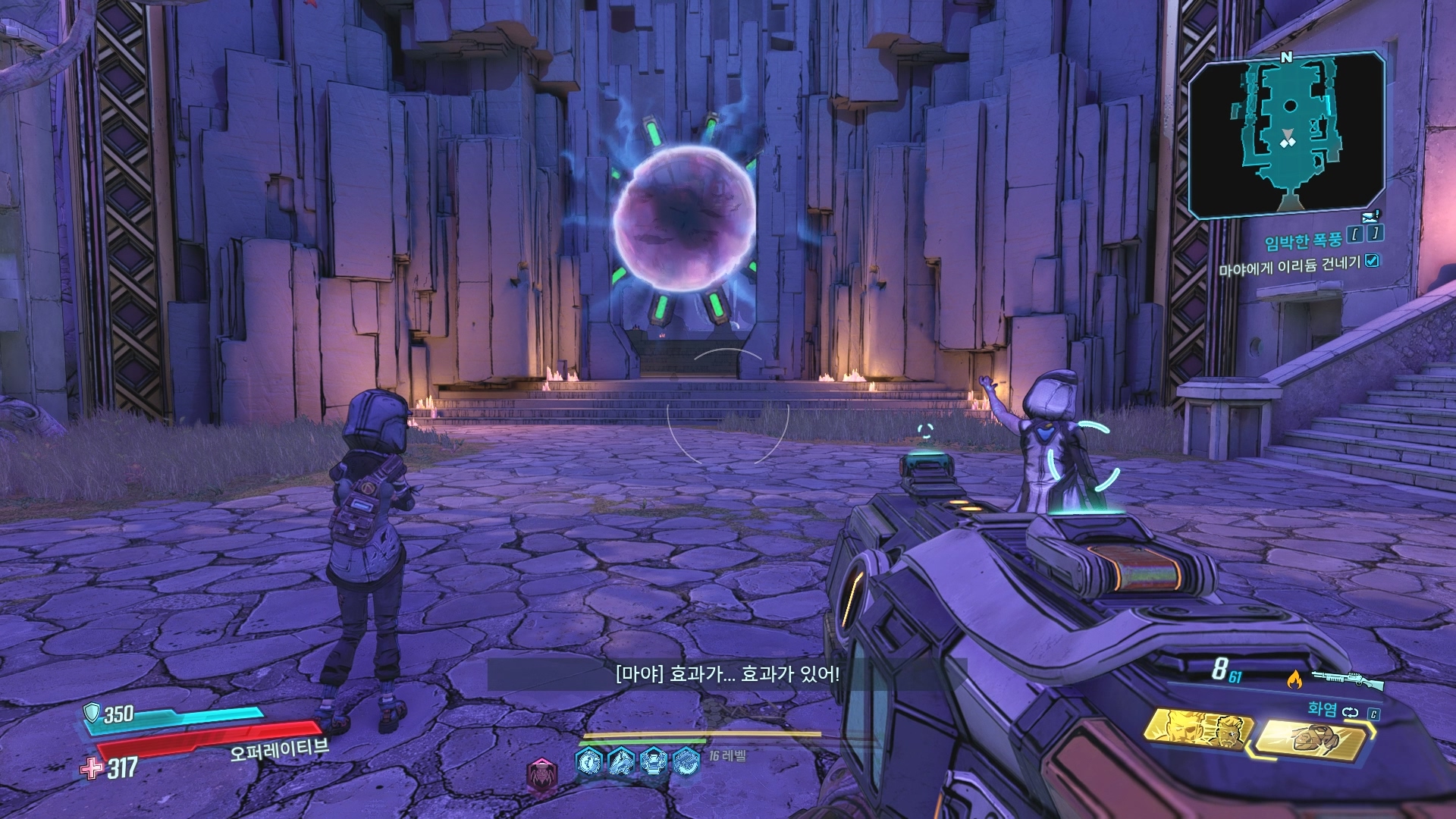1456x819 pixels.
Task: Click the orange fire element icon
Action: point(1294,679)
